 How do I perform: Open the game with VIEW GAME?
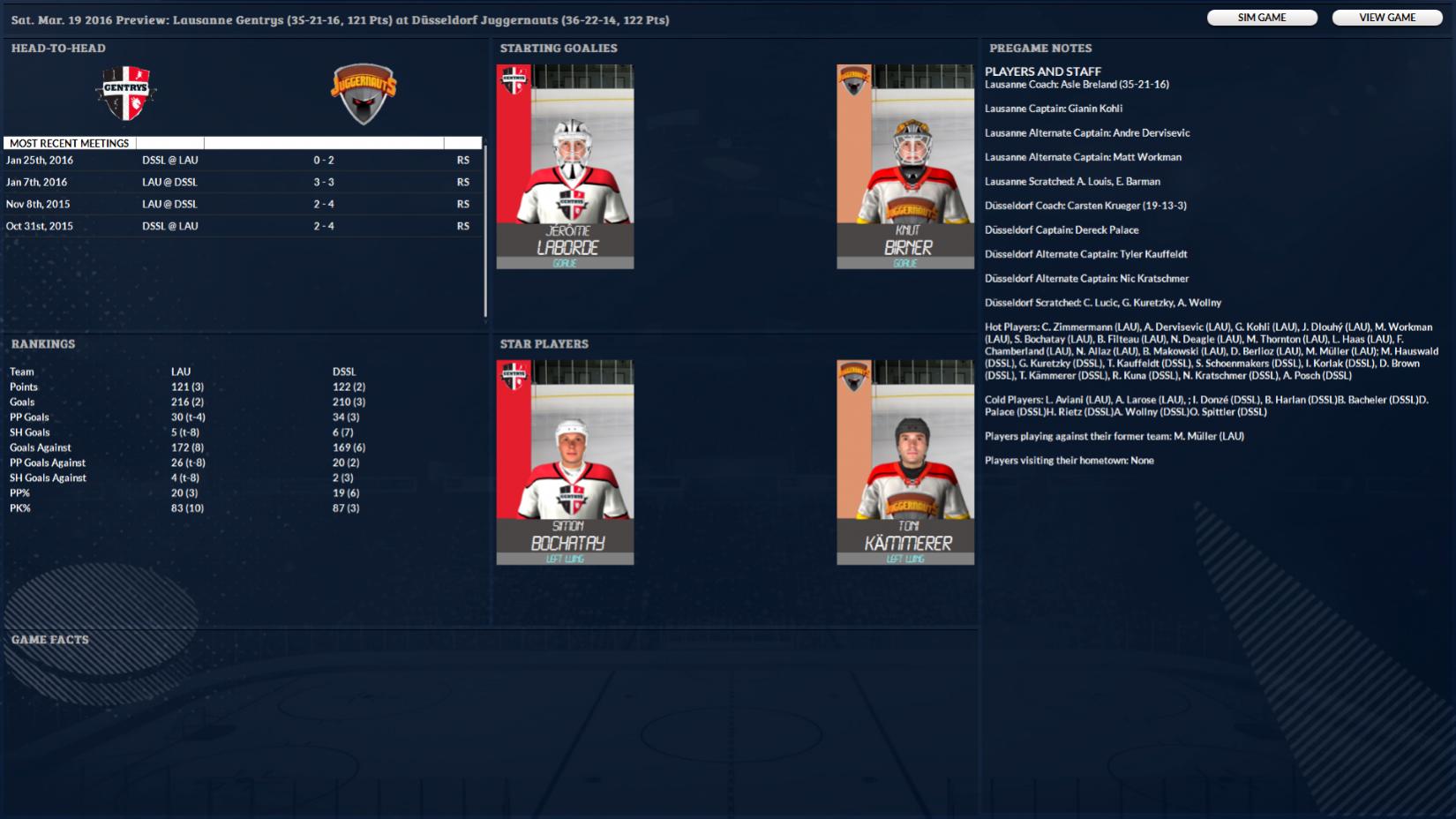click(x=1387, y=18)
